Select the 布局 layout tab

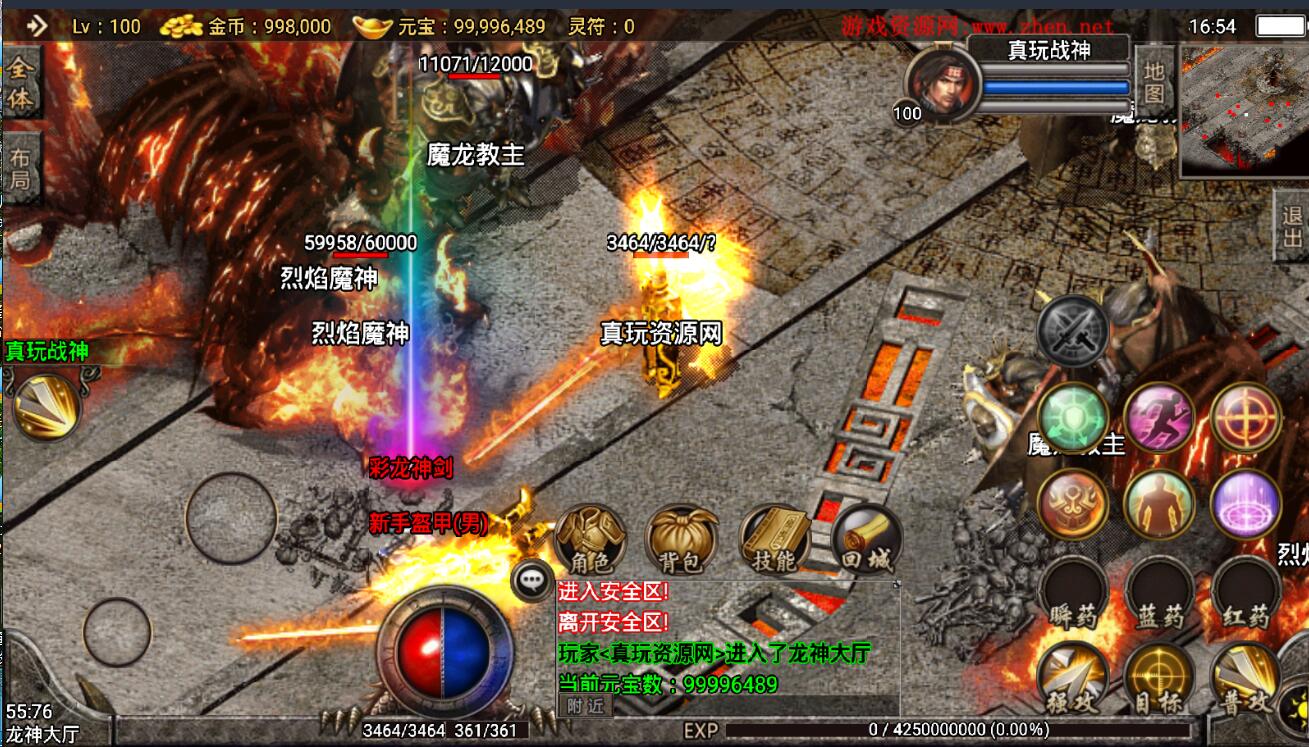point(20,168)
